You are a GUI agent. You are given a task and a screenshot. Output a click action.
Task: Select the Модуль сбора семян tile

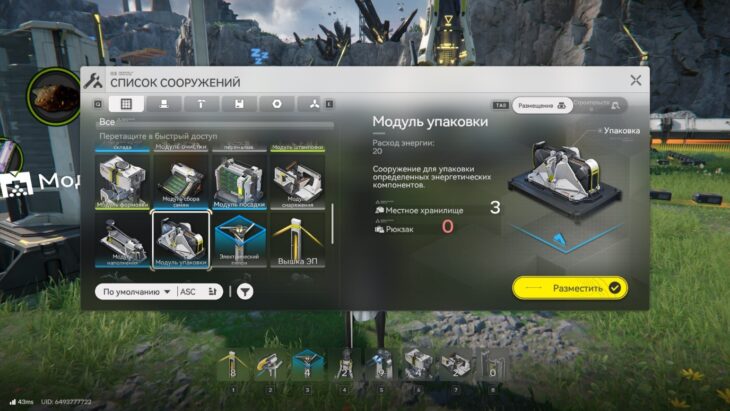pyautogui.click(x=180, y=181)
